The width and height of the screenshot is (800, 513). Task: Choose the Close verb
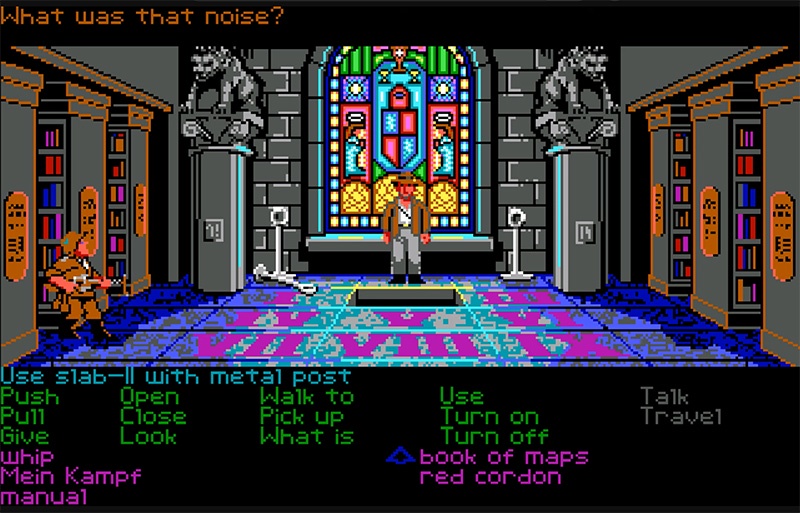153,417
